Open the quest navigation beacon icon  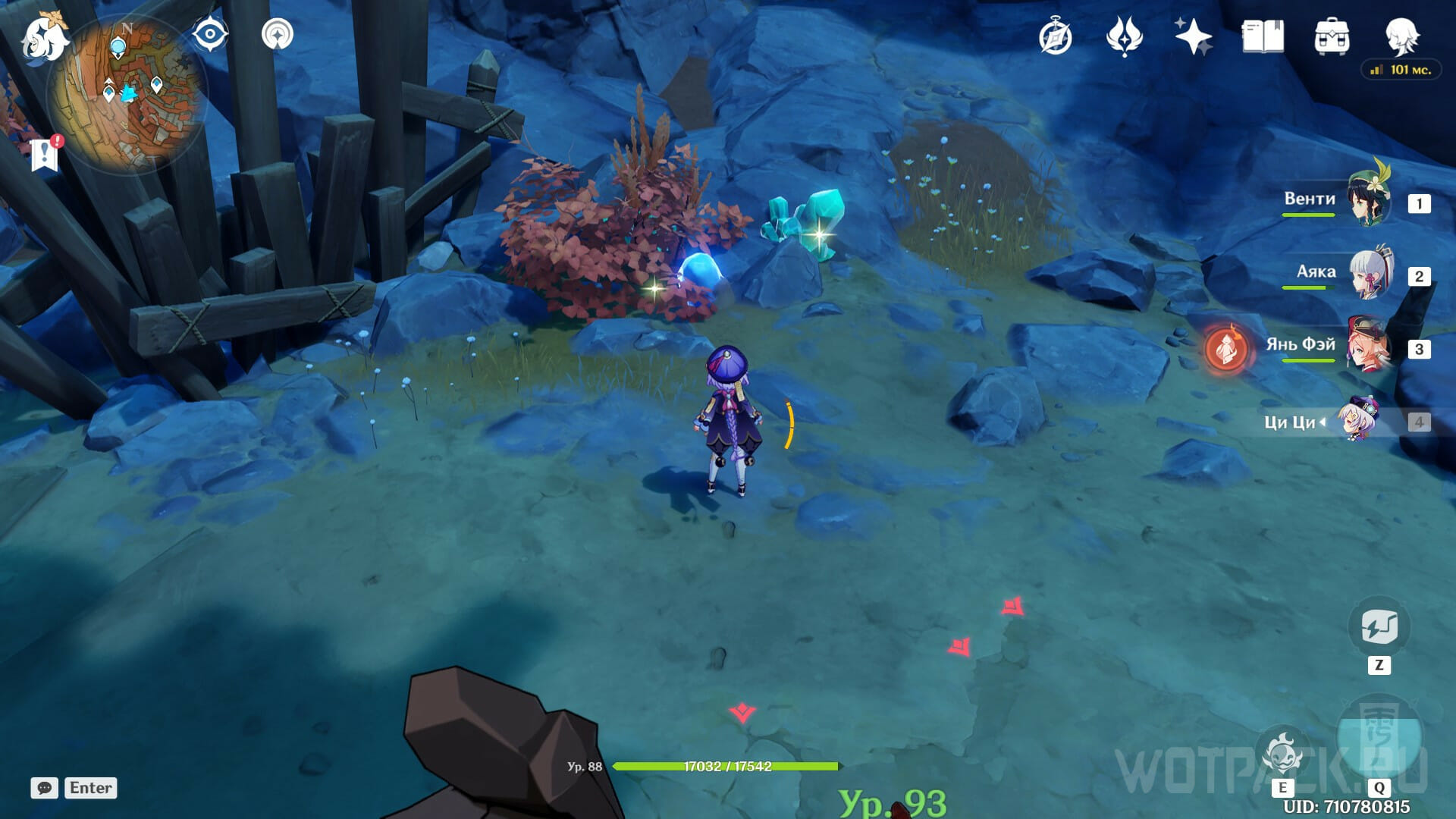(x=277, y=35)
